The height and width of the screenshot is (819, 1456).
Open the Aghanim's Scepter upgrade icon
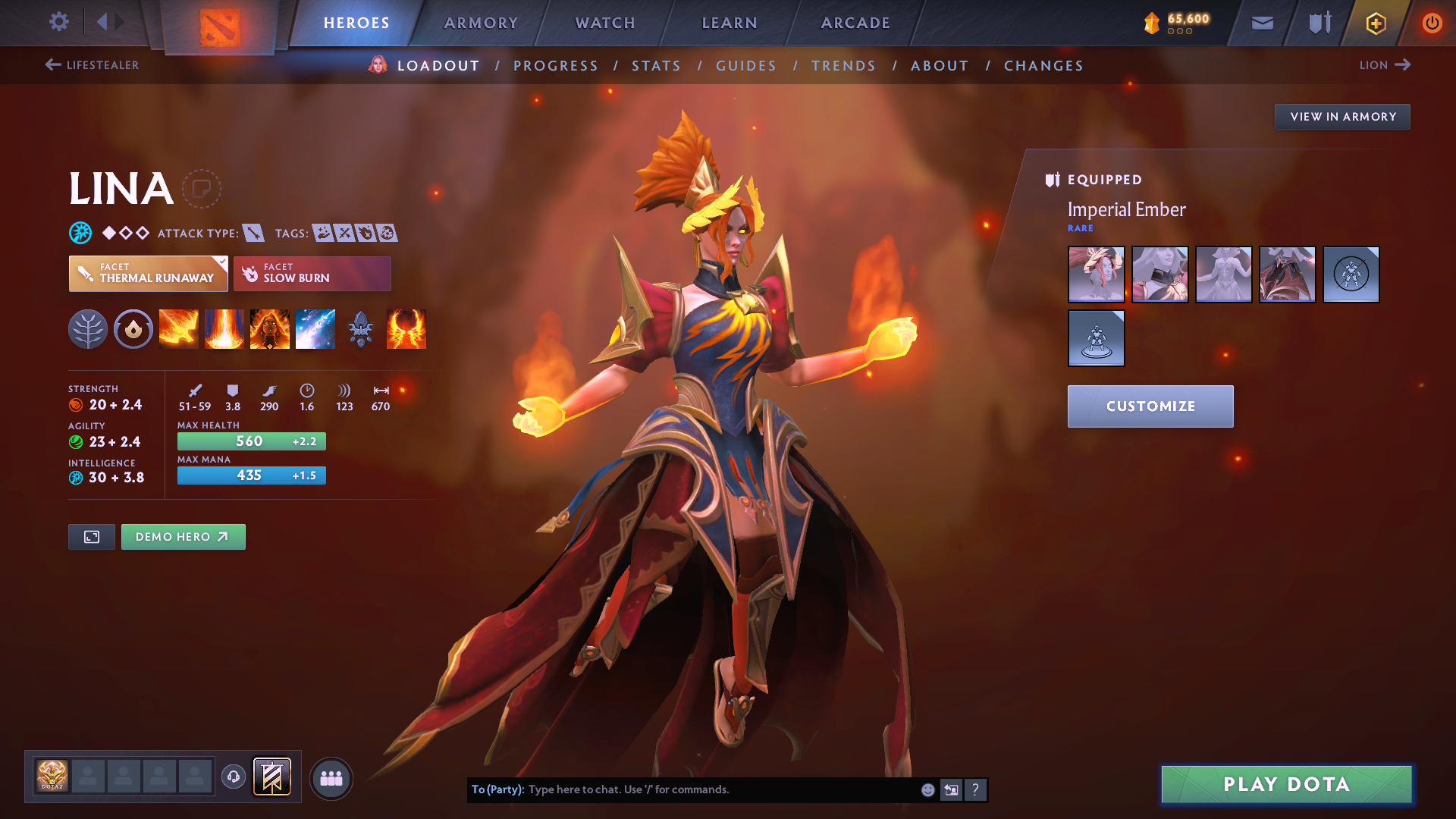tap(361, 329)
